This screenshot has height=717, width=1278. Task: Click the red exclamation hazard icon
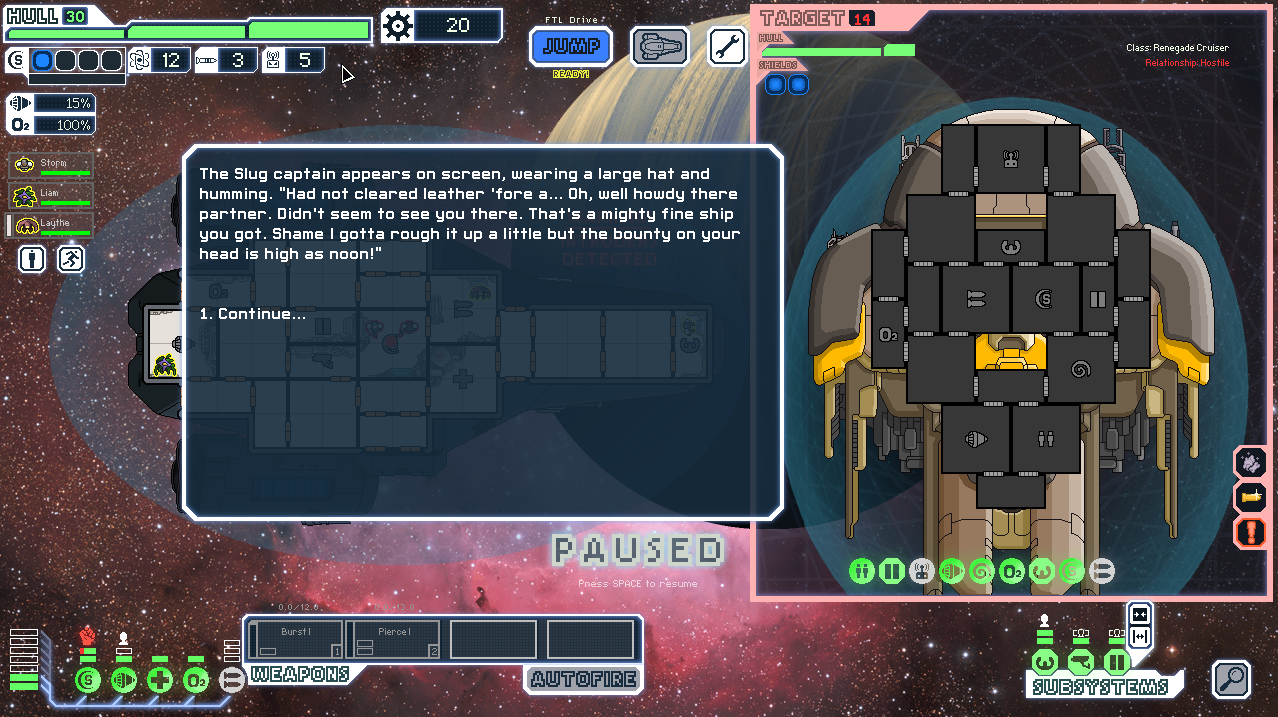[1251, 531]
